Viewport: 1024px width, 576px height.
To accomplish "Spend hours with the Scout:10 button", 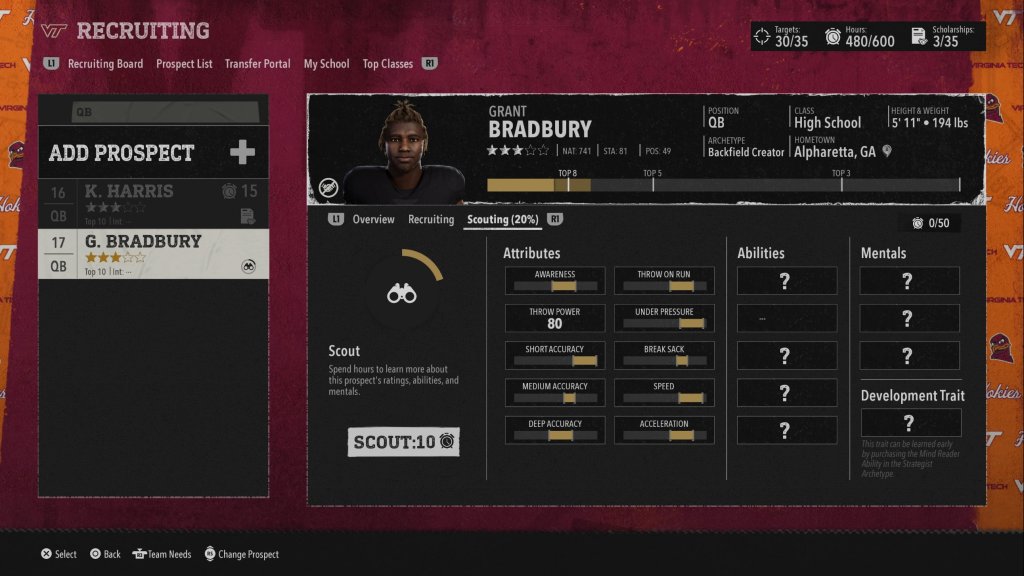I will click(x=404, y=441).
